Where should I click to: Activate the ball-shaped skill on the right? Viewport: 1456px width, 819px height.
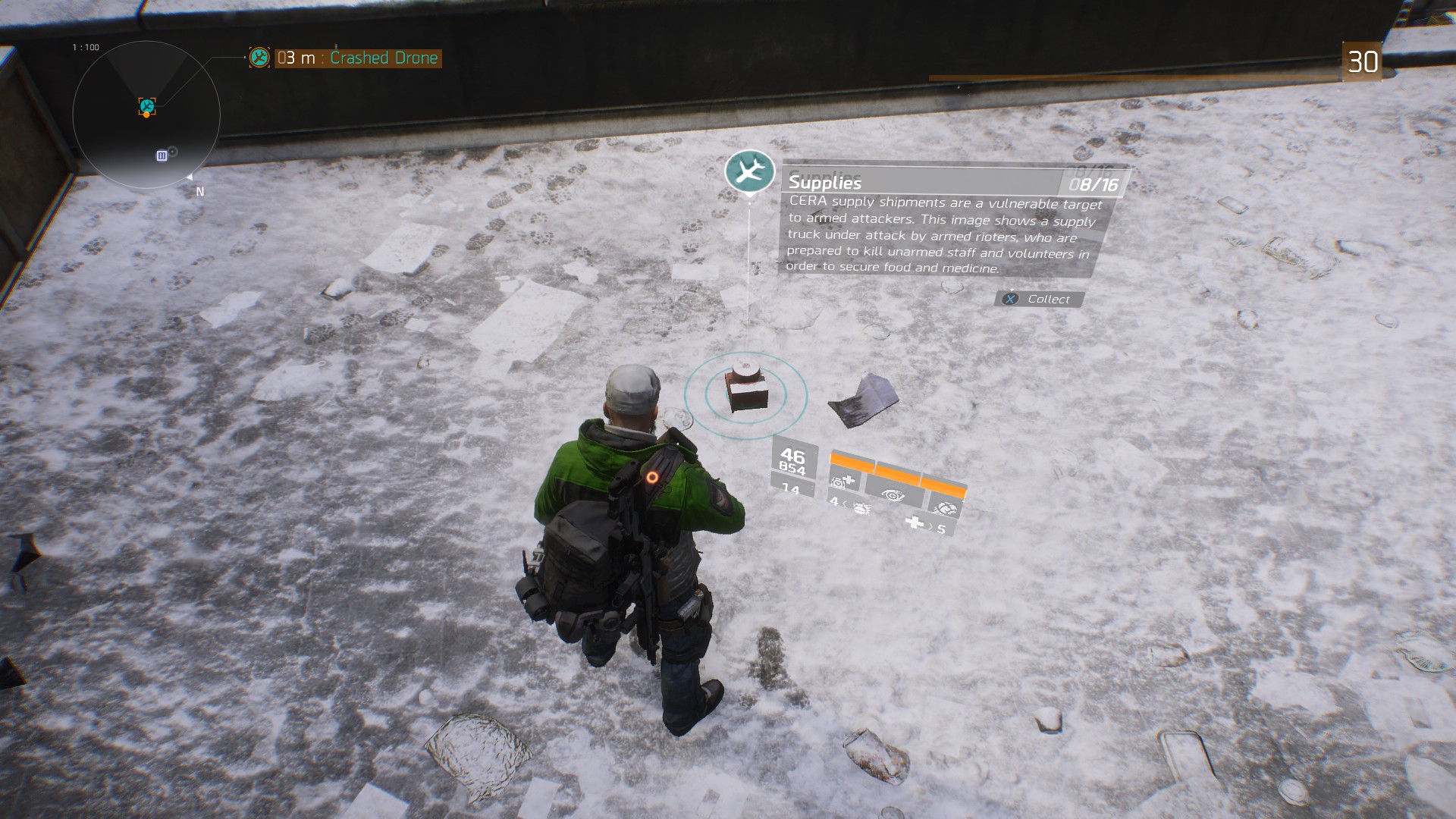(x=945, y=508)
